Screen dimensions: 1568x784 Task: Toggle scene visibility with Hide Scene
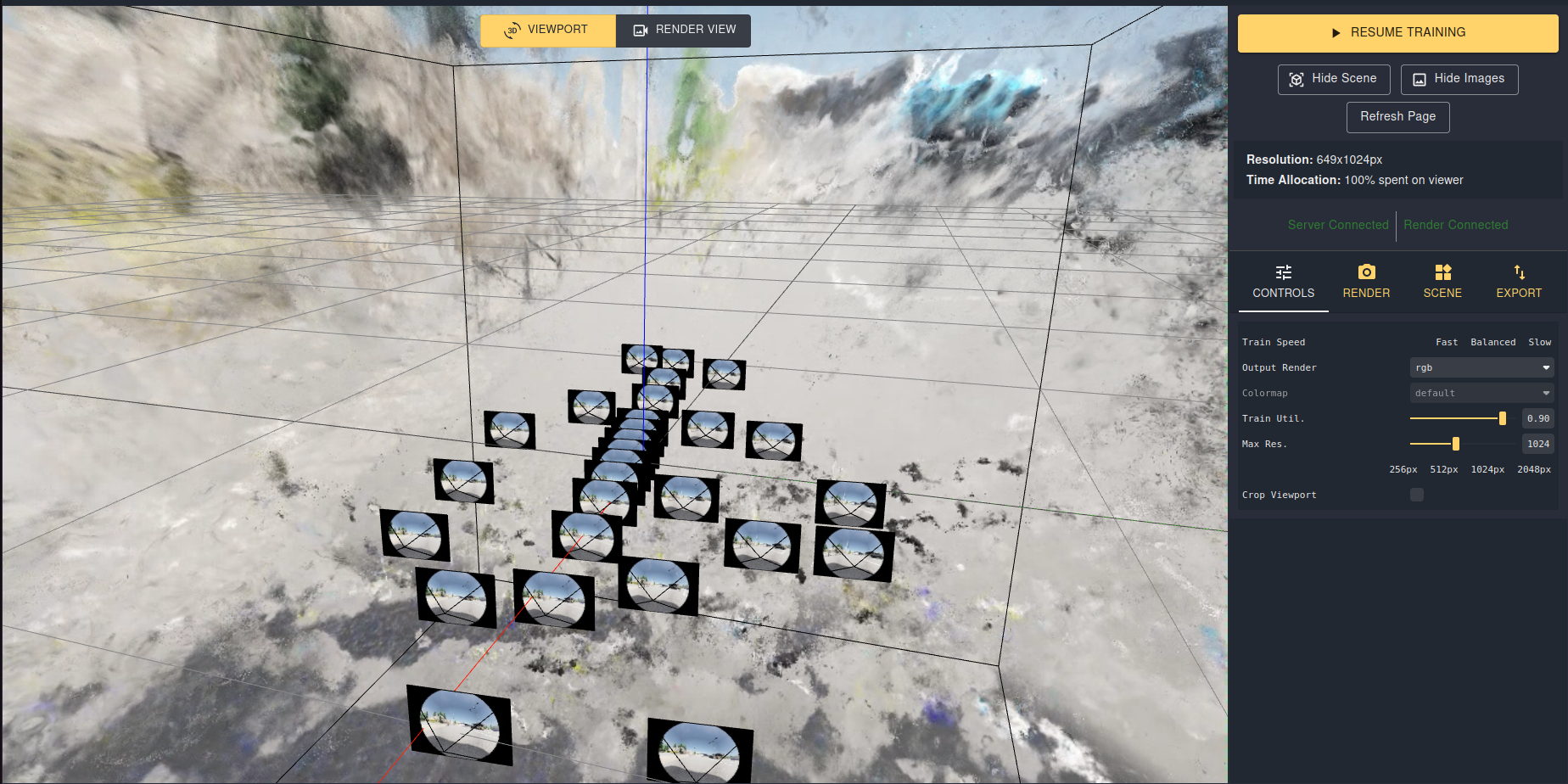coord(1333,78)
